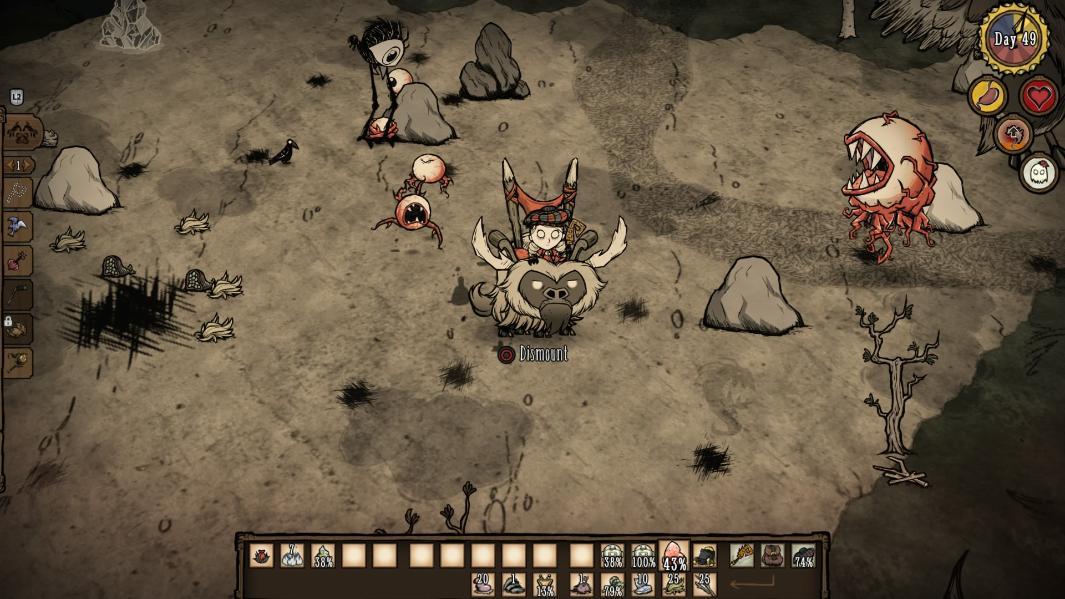
Task: Select the backpack item showing 13%
Action: click(x=545, y=584)
